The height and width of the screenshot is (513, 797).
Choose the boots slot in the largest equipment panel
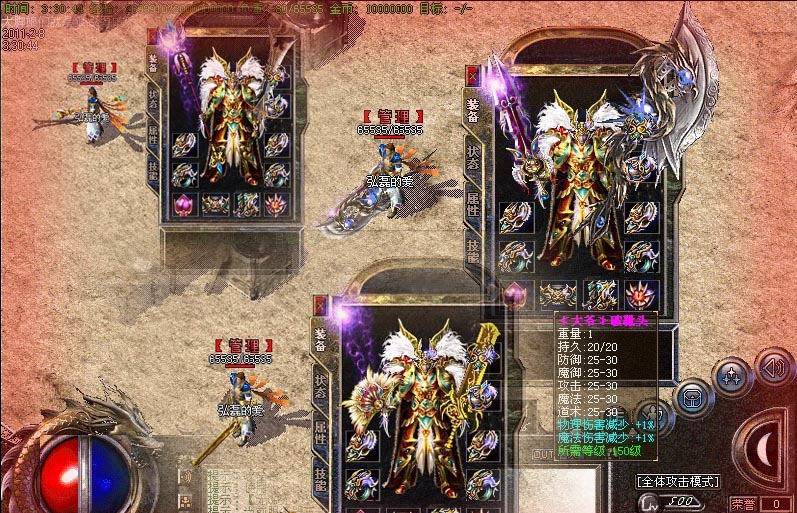(x=599, y=293)
